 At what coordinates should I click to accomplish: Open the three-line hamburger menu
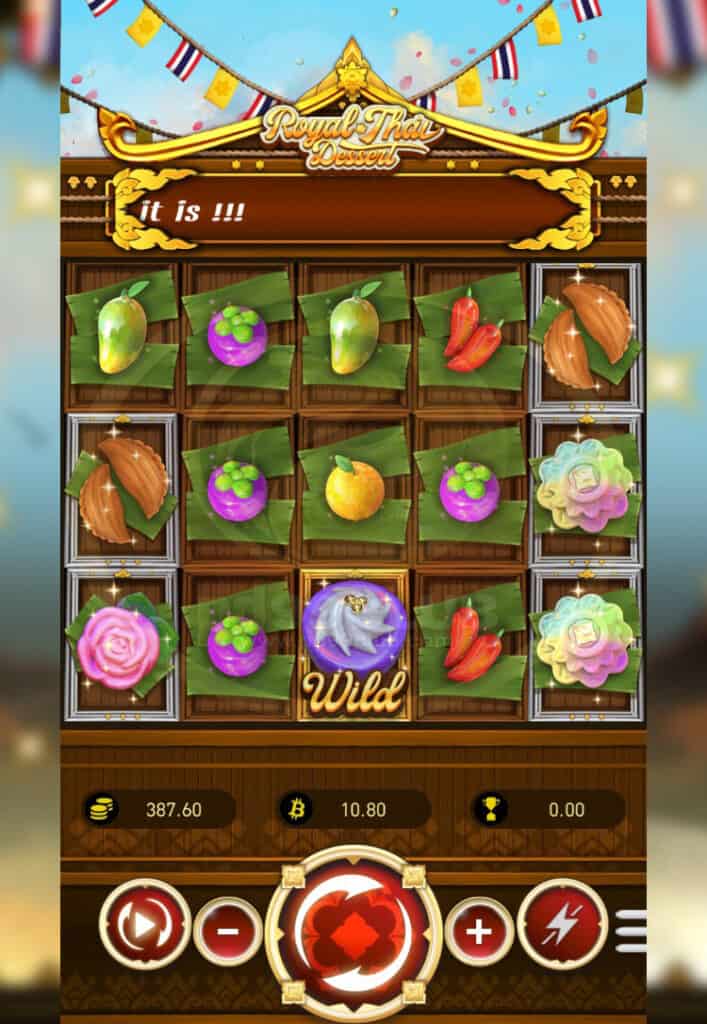tap(631, 931)
